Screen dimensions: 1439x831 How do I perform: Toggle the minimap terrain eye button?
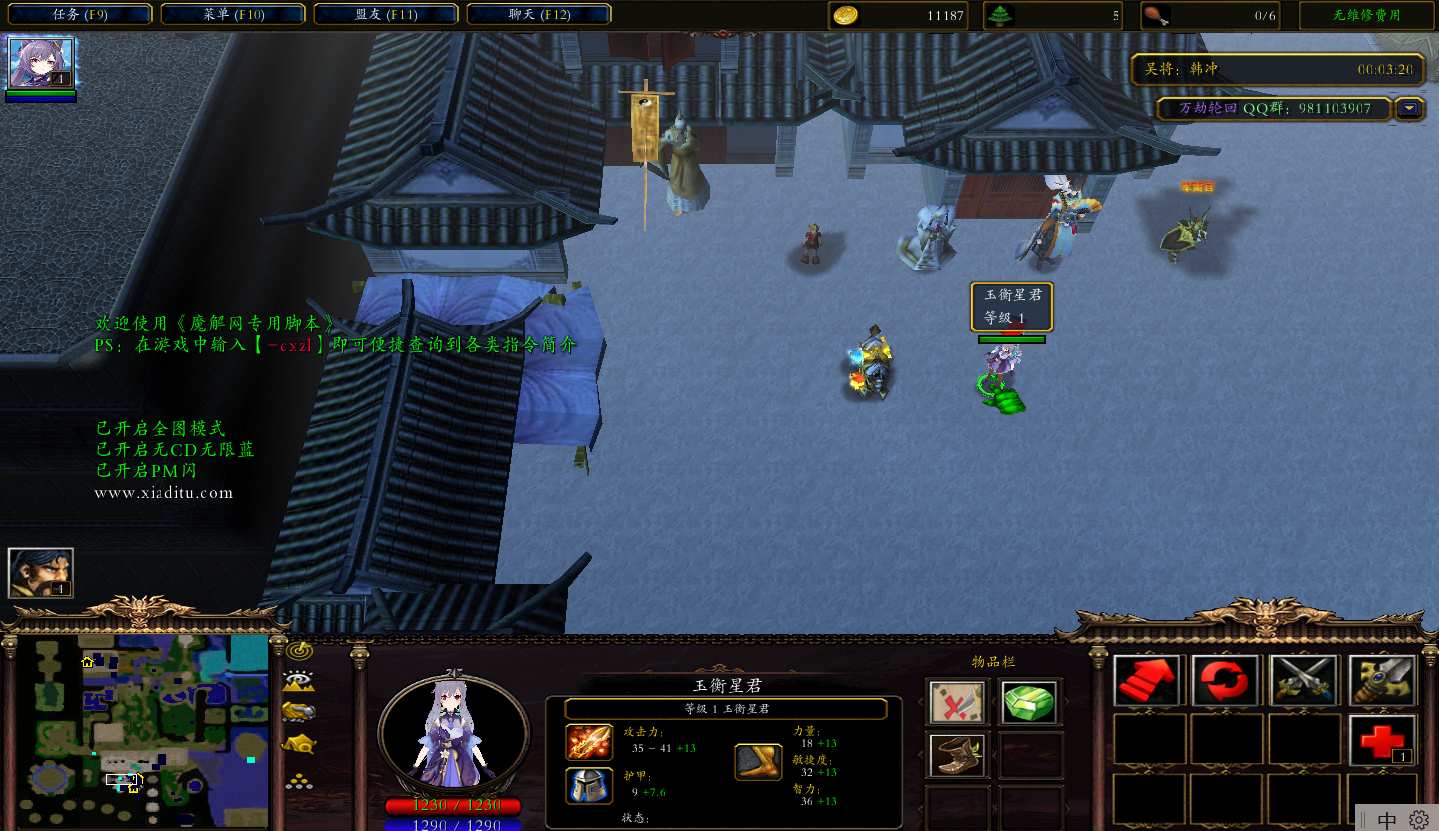(299, 682)
